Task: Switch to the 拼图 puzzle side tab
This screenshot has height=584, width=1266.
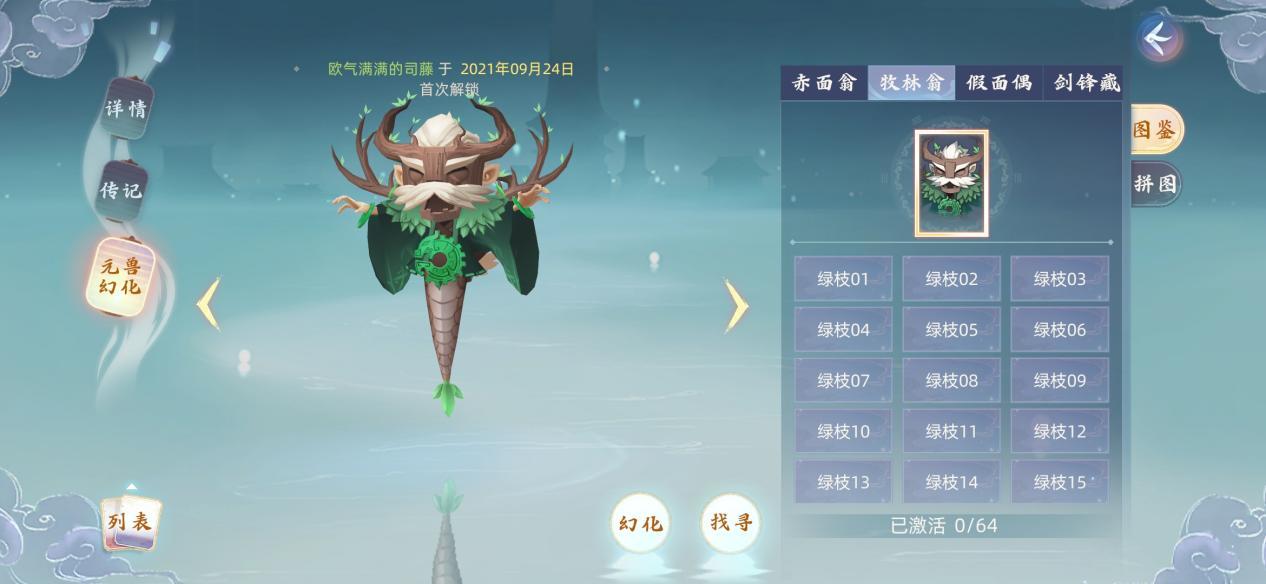Action: click(x=1155, y=184)
